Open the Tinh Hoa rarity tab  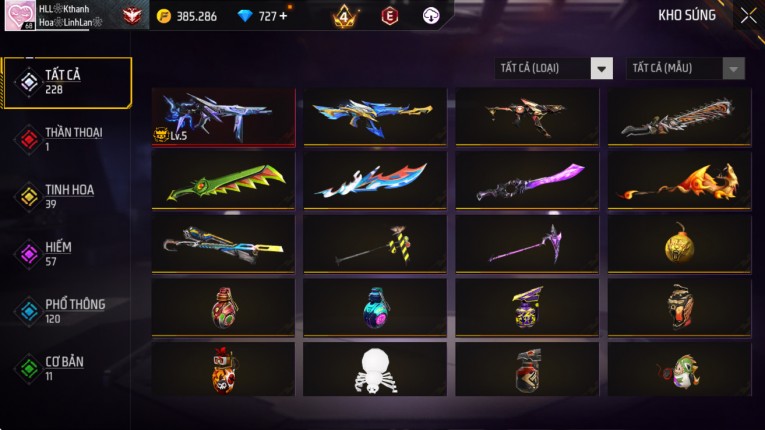(x=66, y=196)
